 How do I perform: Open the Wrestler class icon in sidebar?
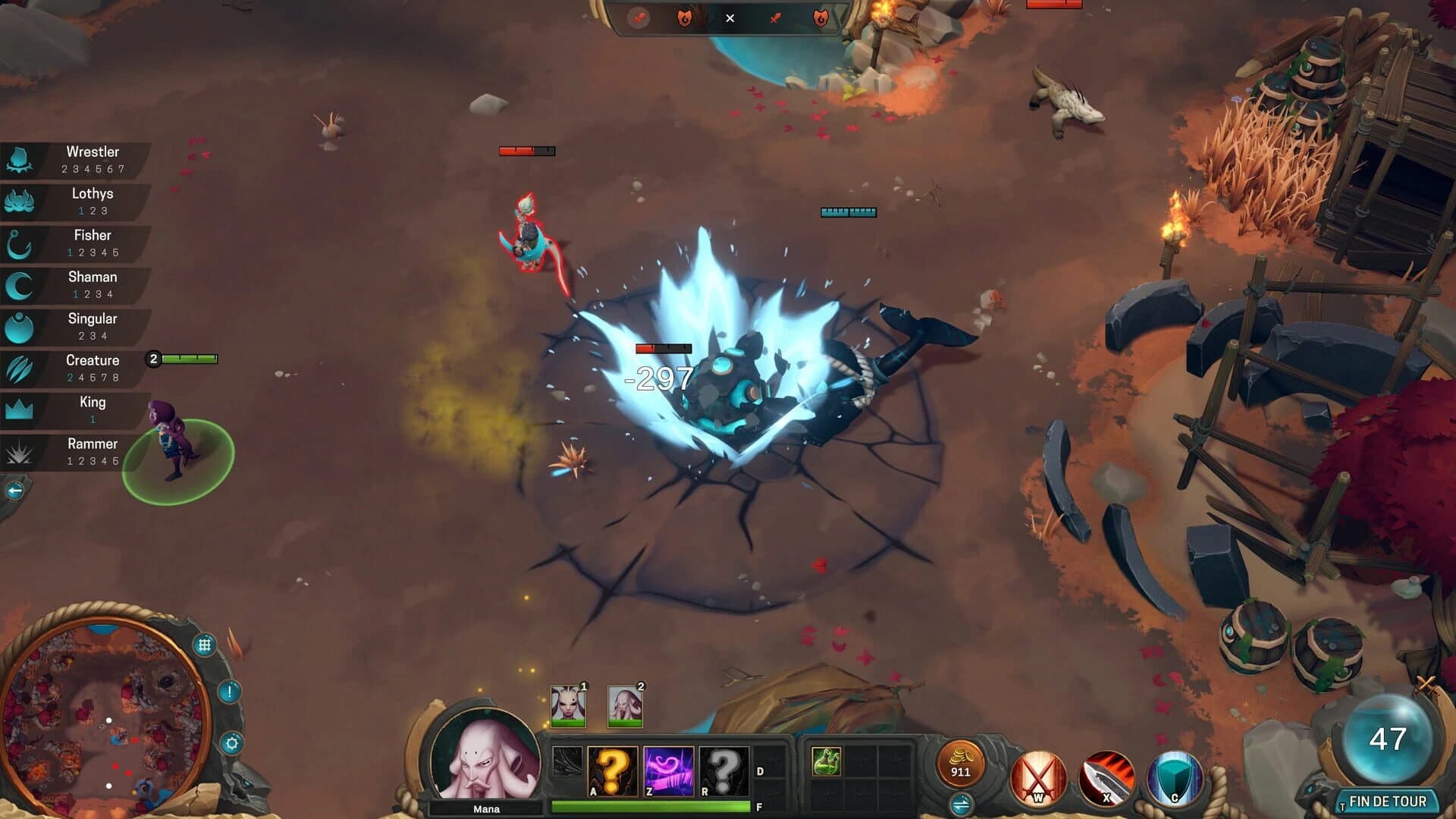click(20, 158)
